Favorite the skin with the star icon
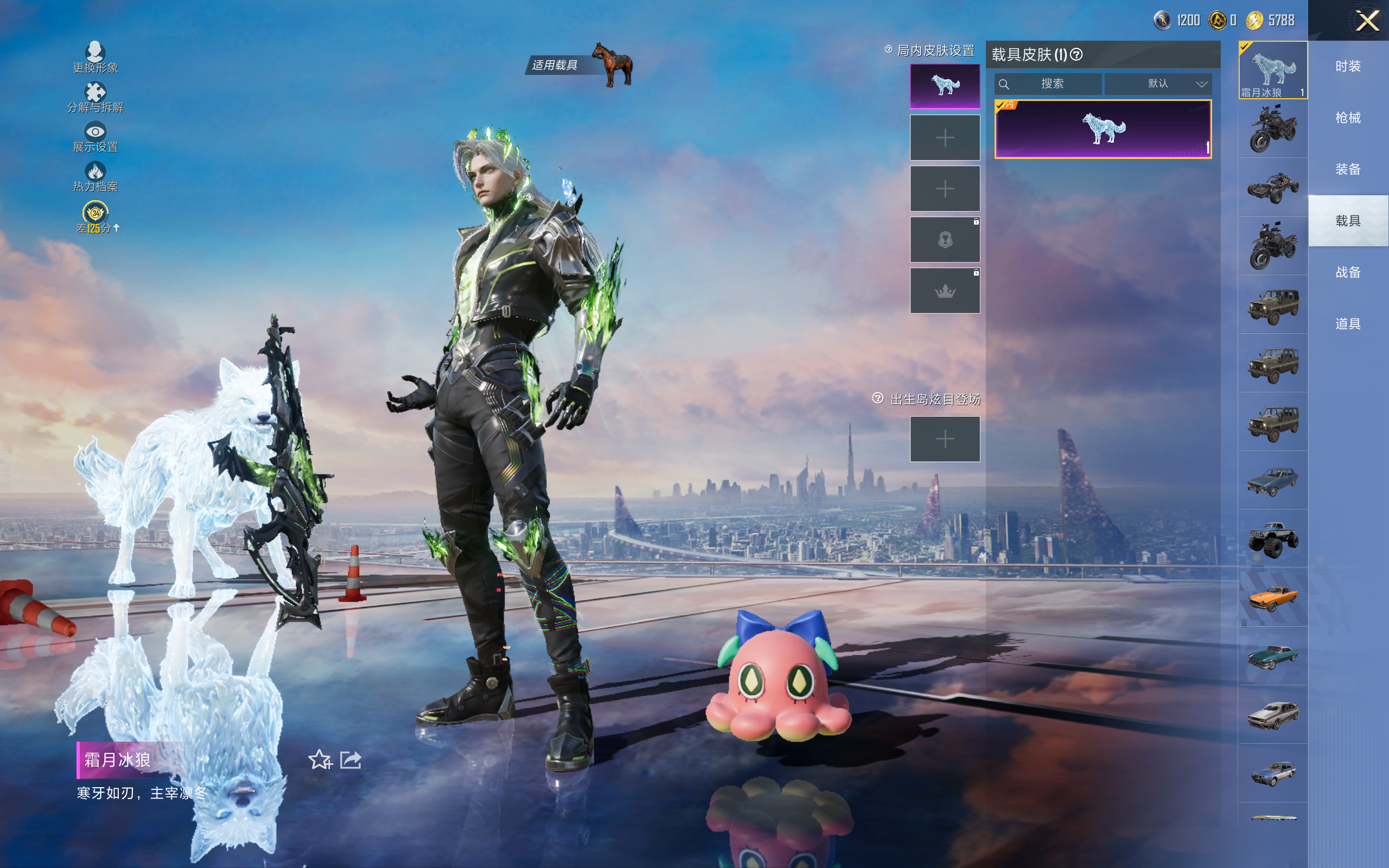 click(320, 760)
